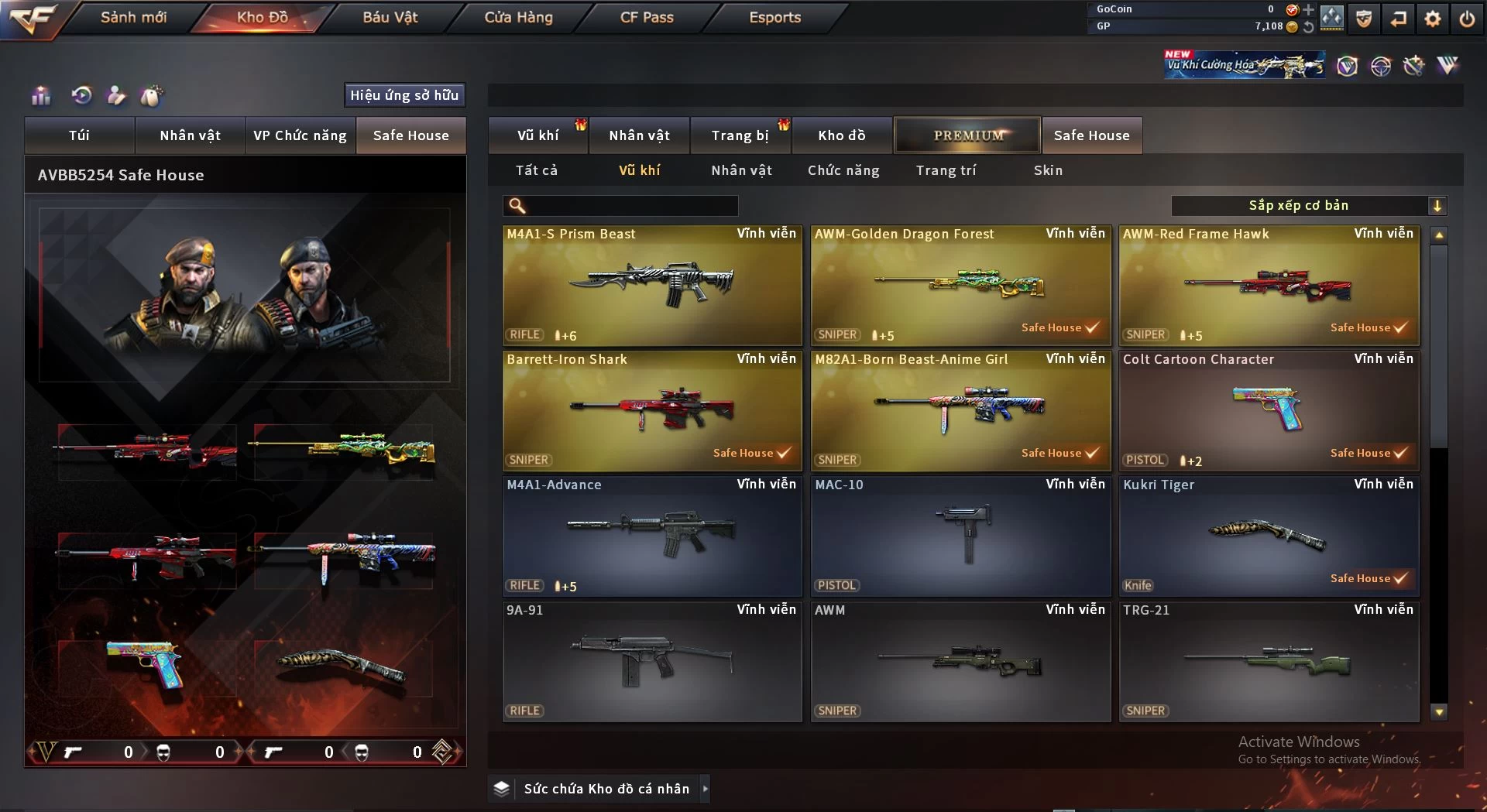Select the Colt Cartoon Character pistol
Screen dimensions: 1487x812
pyautogui.click(x=1269, y=410)
